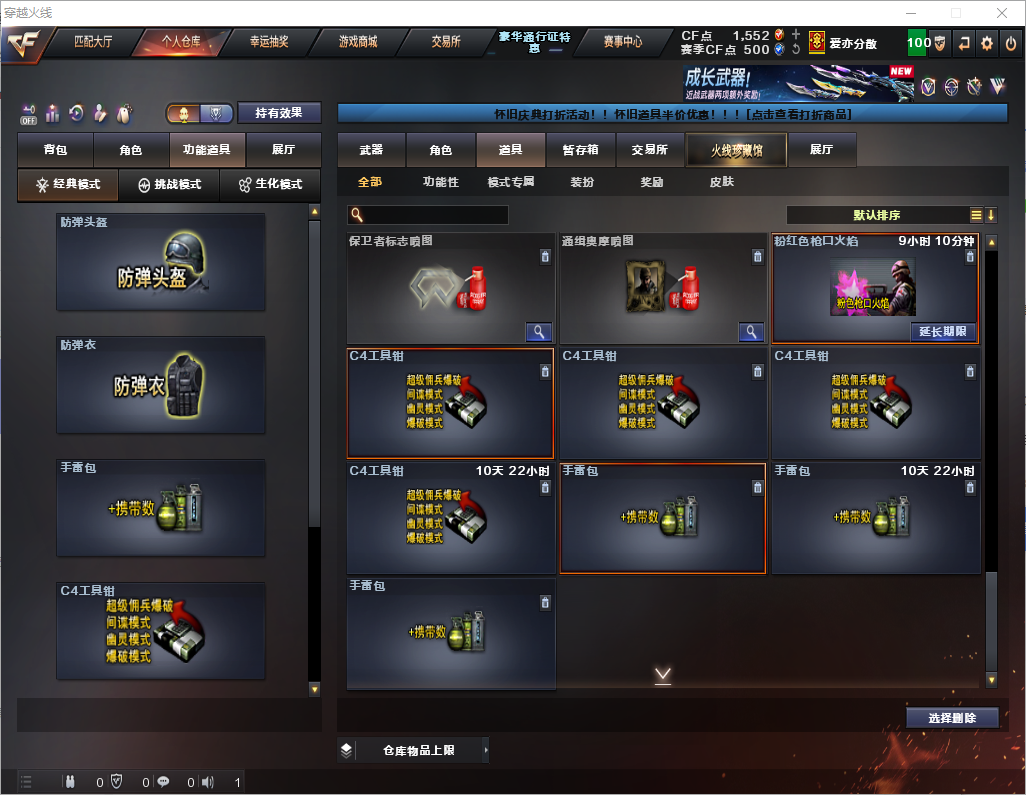Go to the 幸运抽奖 lucky draw page

pyautogui.click(x=269, y=42)
